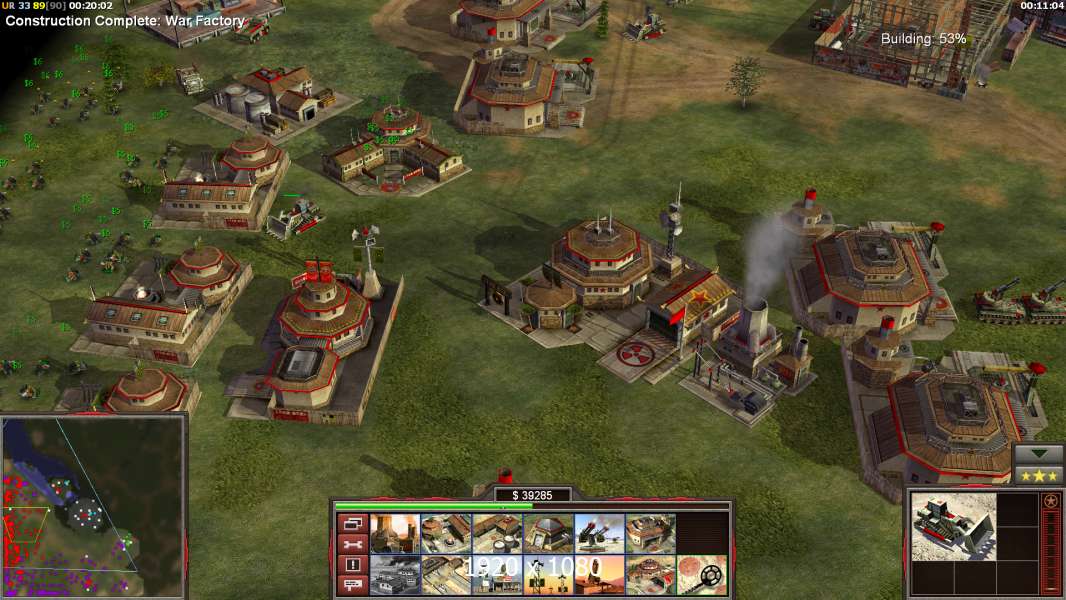Click the overlapping windows button
Image resolution: width=1066 pixels, height=600 pixels.
point(352,523)
